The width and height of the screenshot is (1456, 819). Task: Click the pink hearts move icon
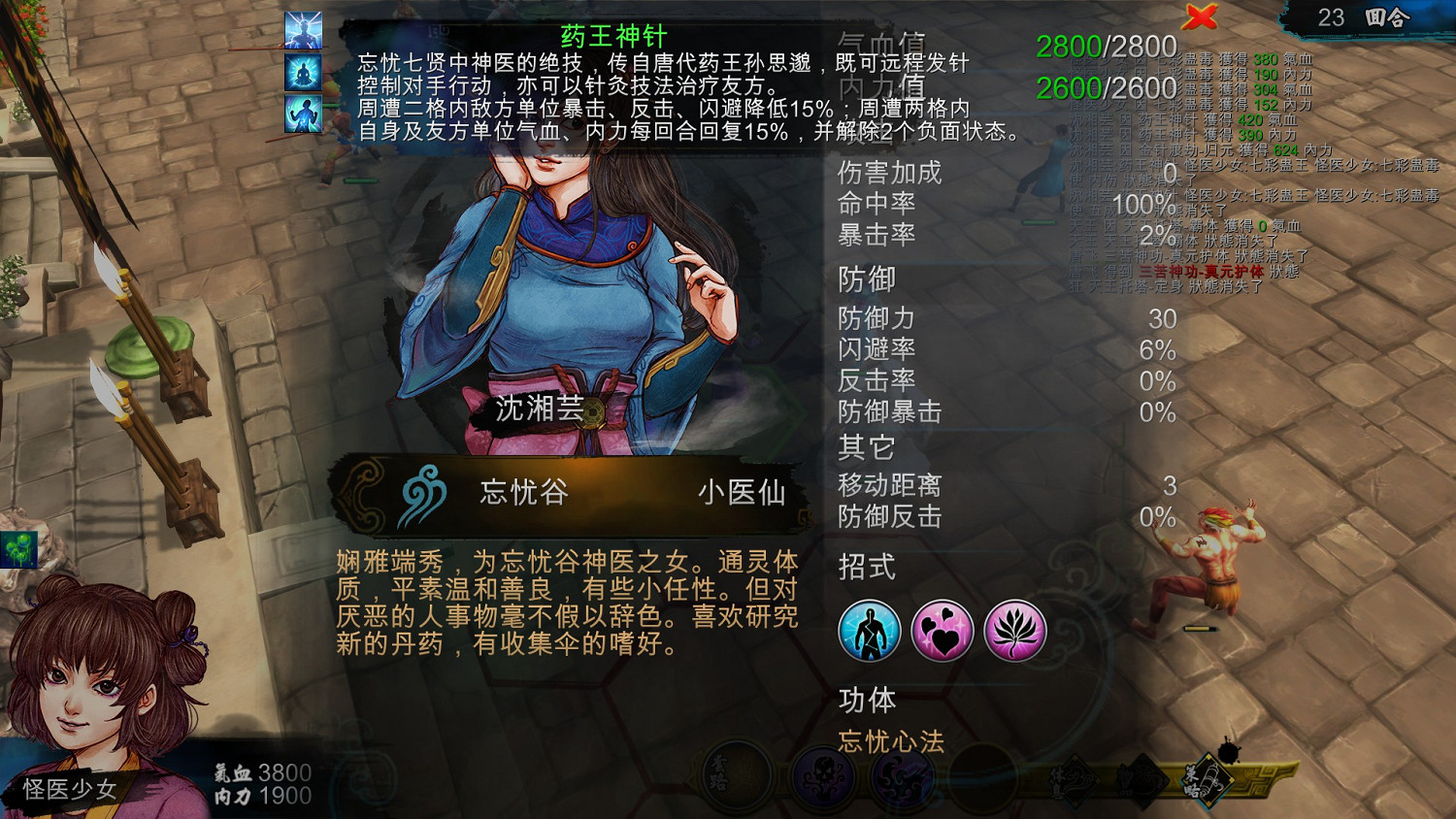(943, 630)
